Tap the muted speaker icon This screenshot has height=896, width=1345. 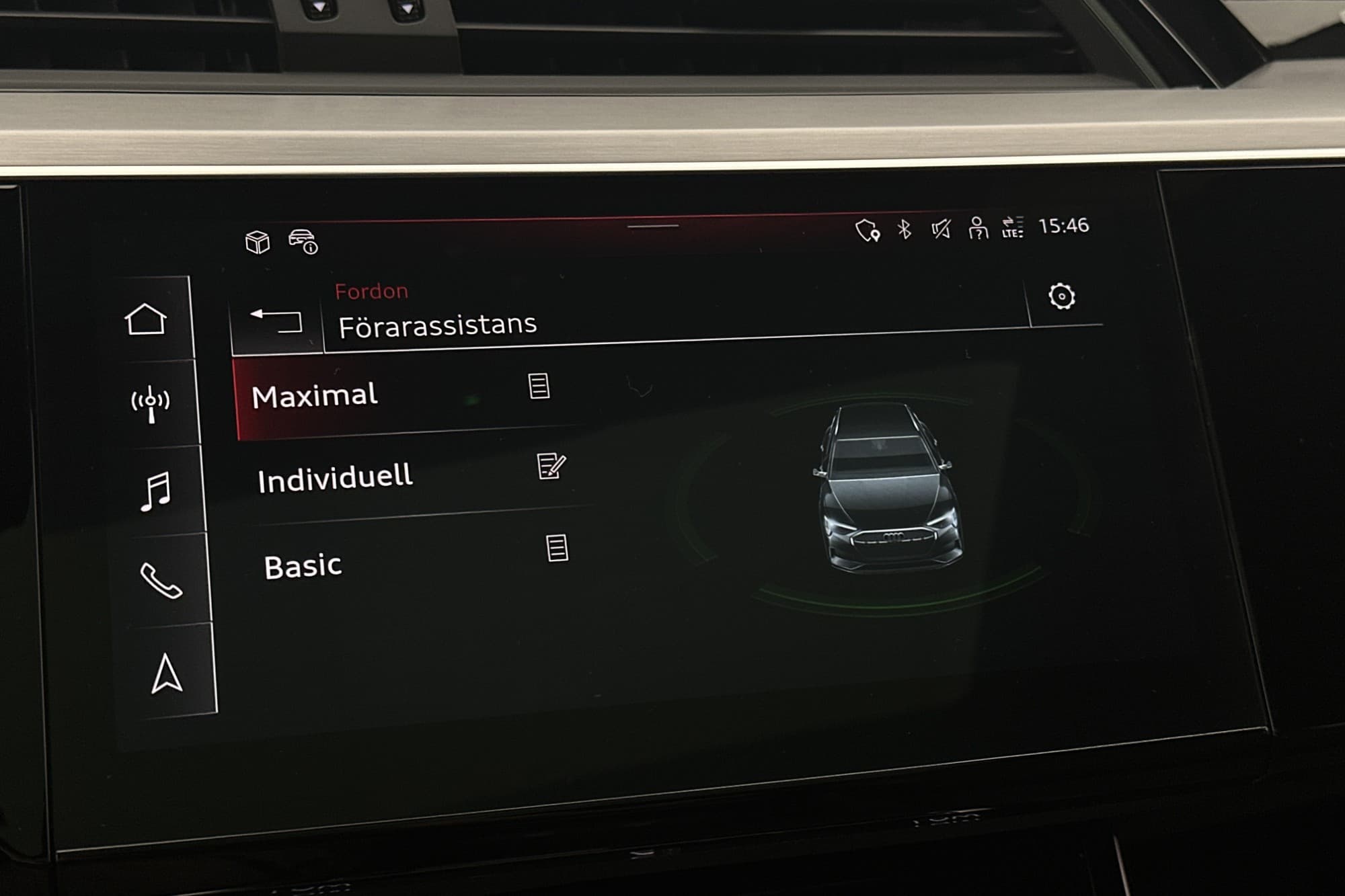[x=941, y=230]
